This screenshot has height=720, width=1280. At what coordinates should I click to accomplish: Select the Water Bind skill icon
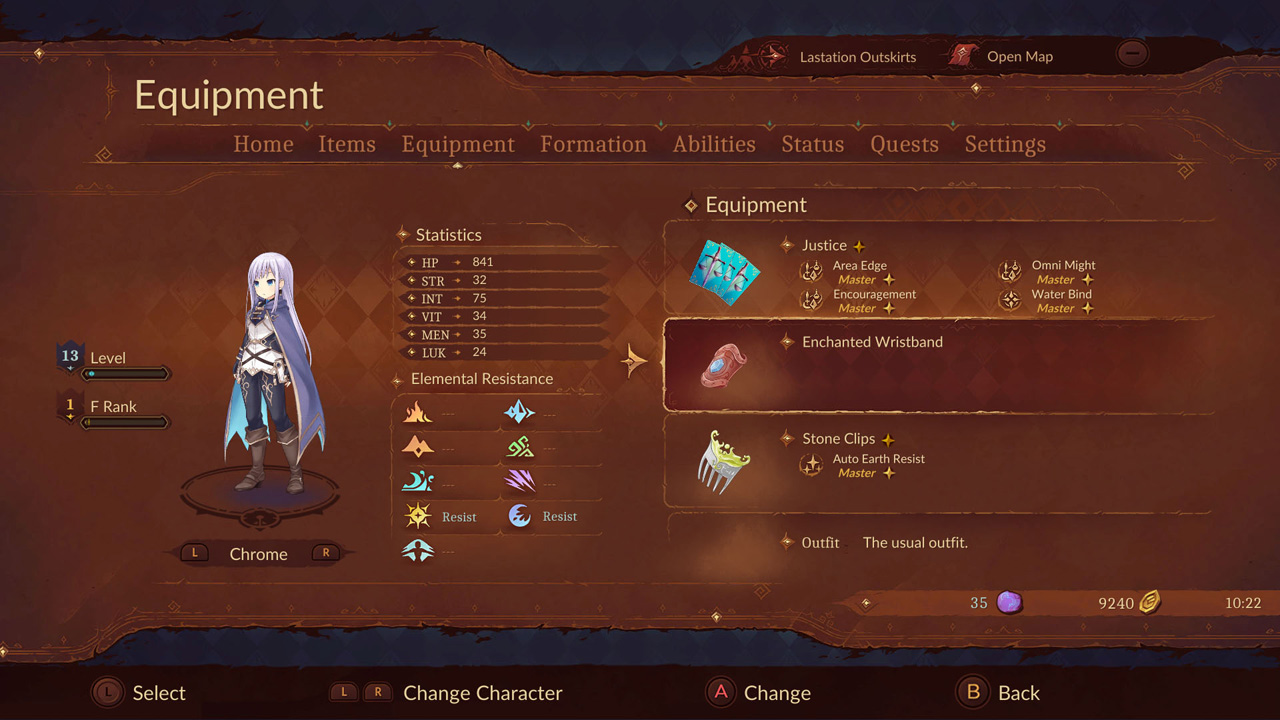point(1010,299)
